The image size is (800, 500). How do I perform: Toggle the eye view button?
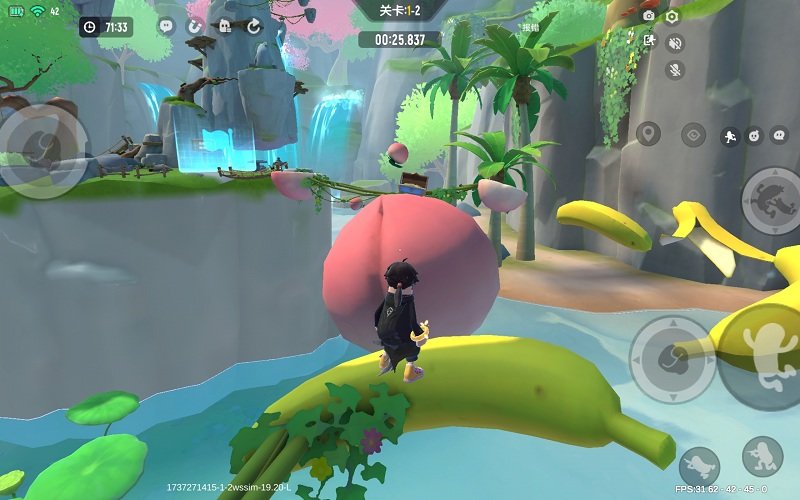[693, 134]
